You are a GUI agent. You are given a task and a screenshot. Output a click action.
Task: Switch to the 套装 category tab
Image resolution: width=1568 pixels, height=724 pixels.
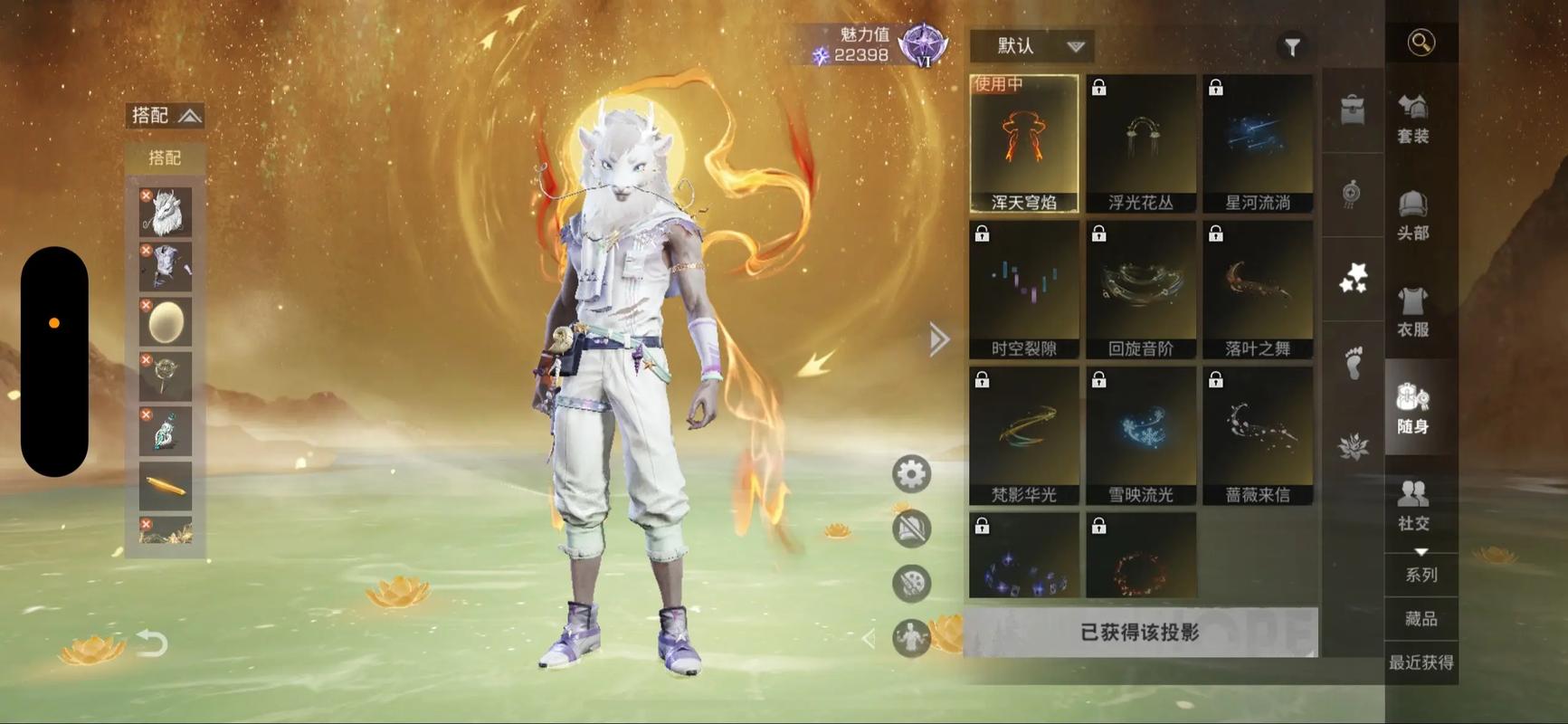pos(1412,119)
